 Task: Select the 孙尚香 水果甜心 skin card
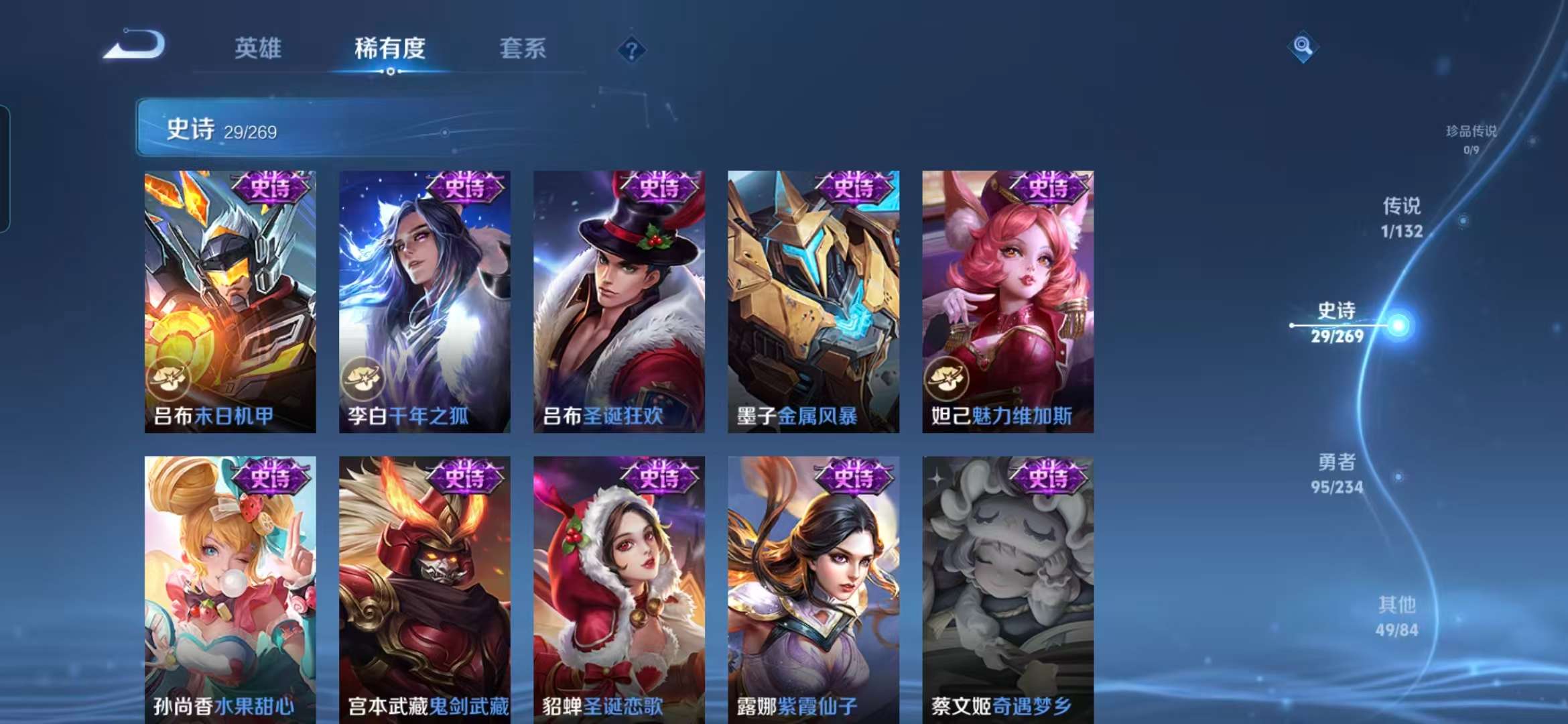(230, 590)
